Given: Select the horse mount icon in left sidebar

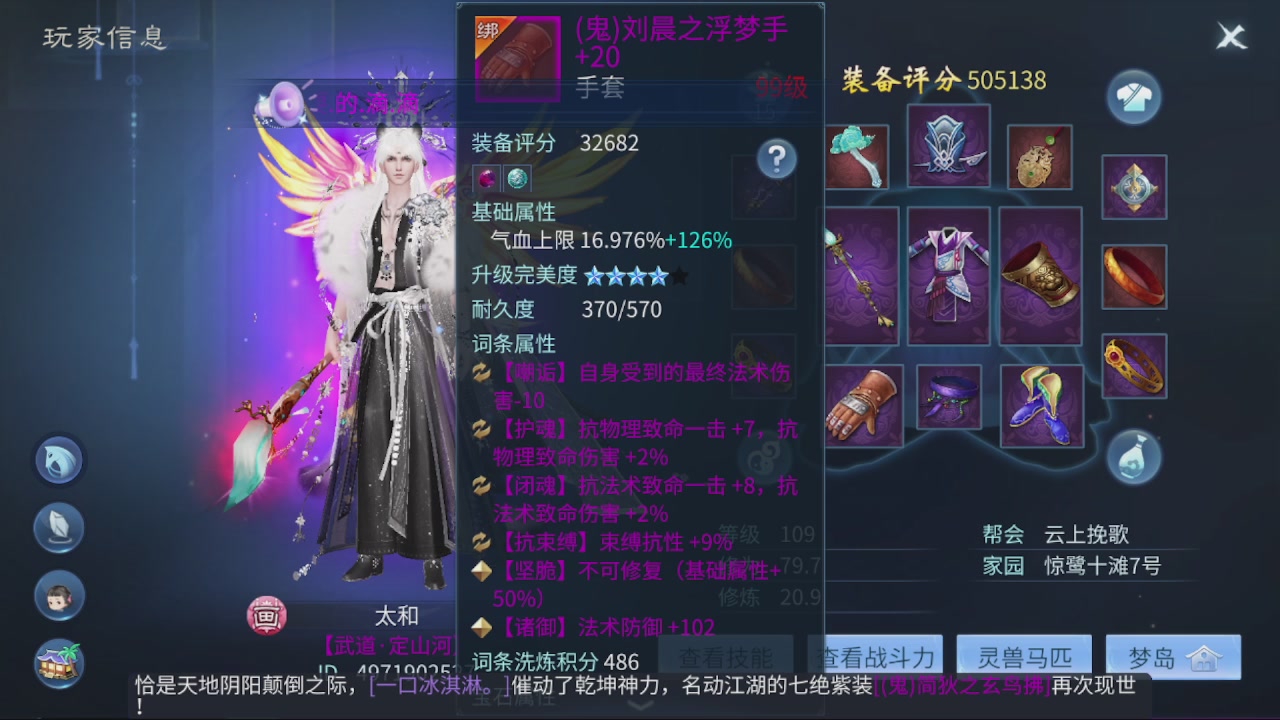Looking at the screenshot, I should pos(58,461).
